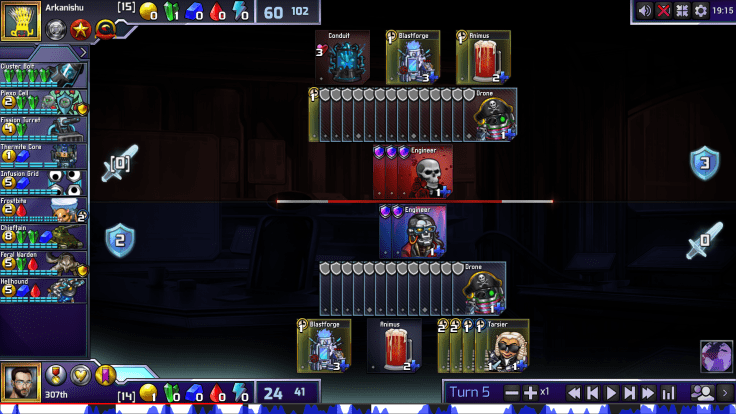This screenshot has height=414, width=736.
Task: Open Arkanishu's player avatar
Action: pos(20,22)
